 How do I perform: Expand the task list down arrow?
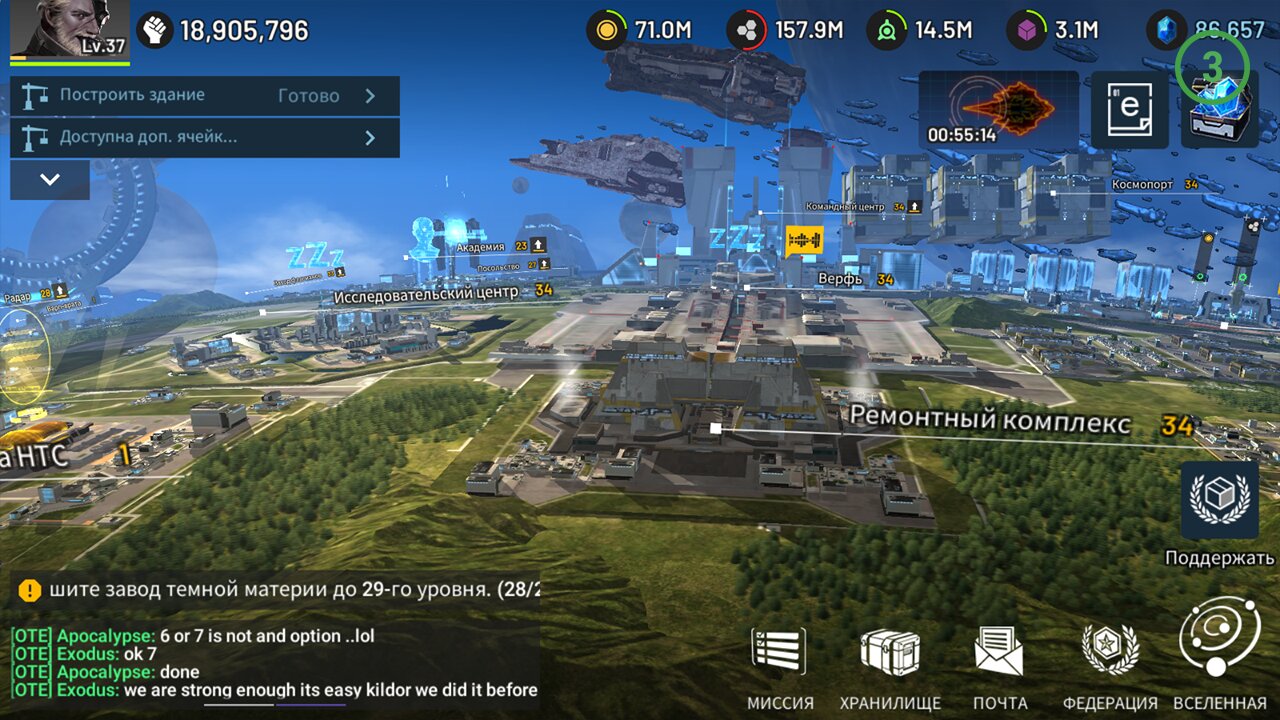pos(50,180)
